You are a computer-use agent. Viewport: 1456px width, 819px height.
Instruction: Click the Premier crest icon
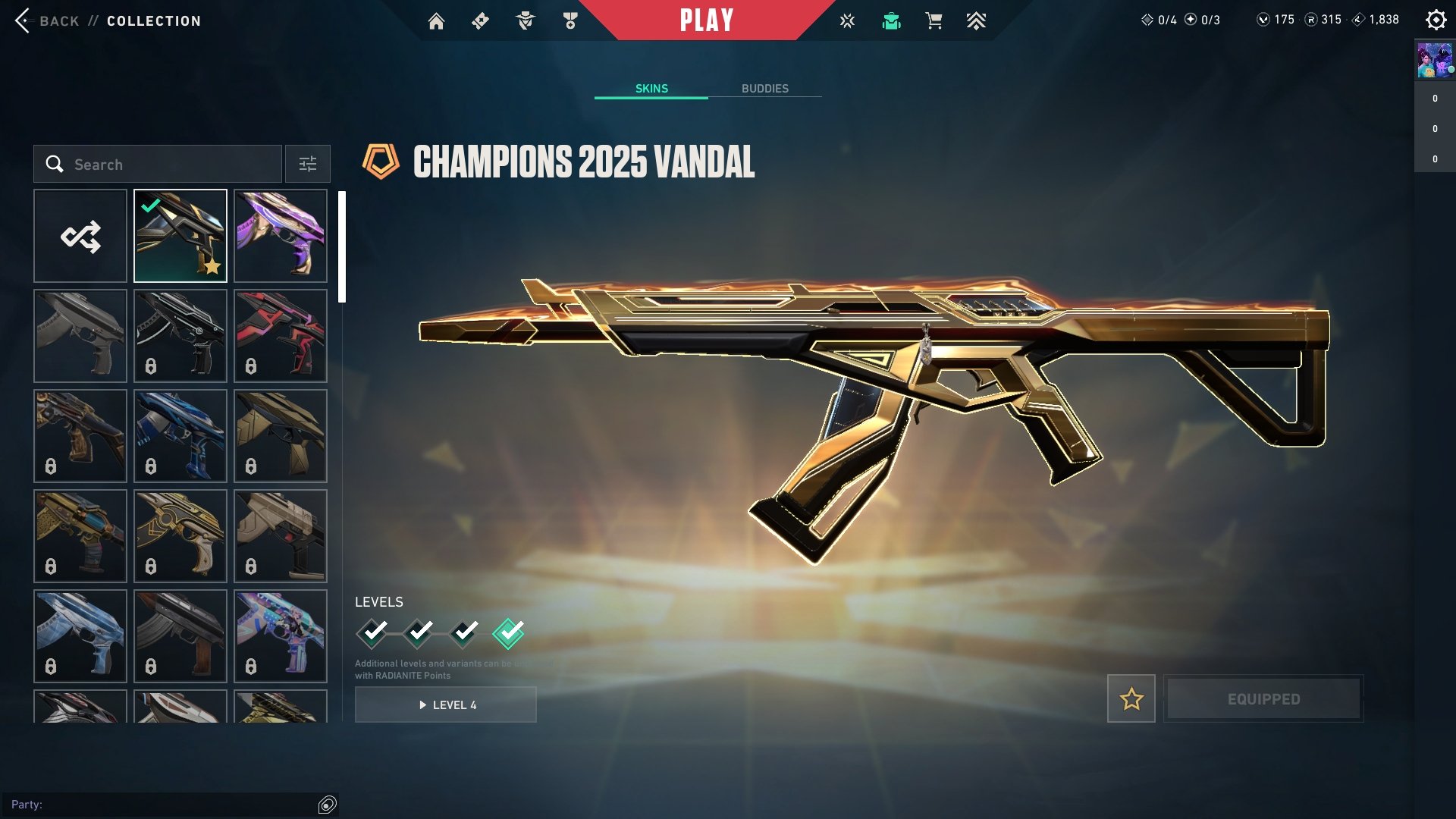coord(977,21)
